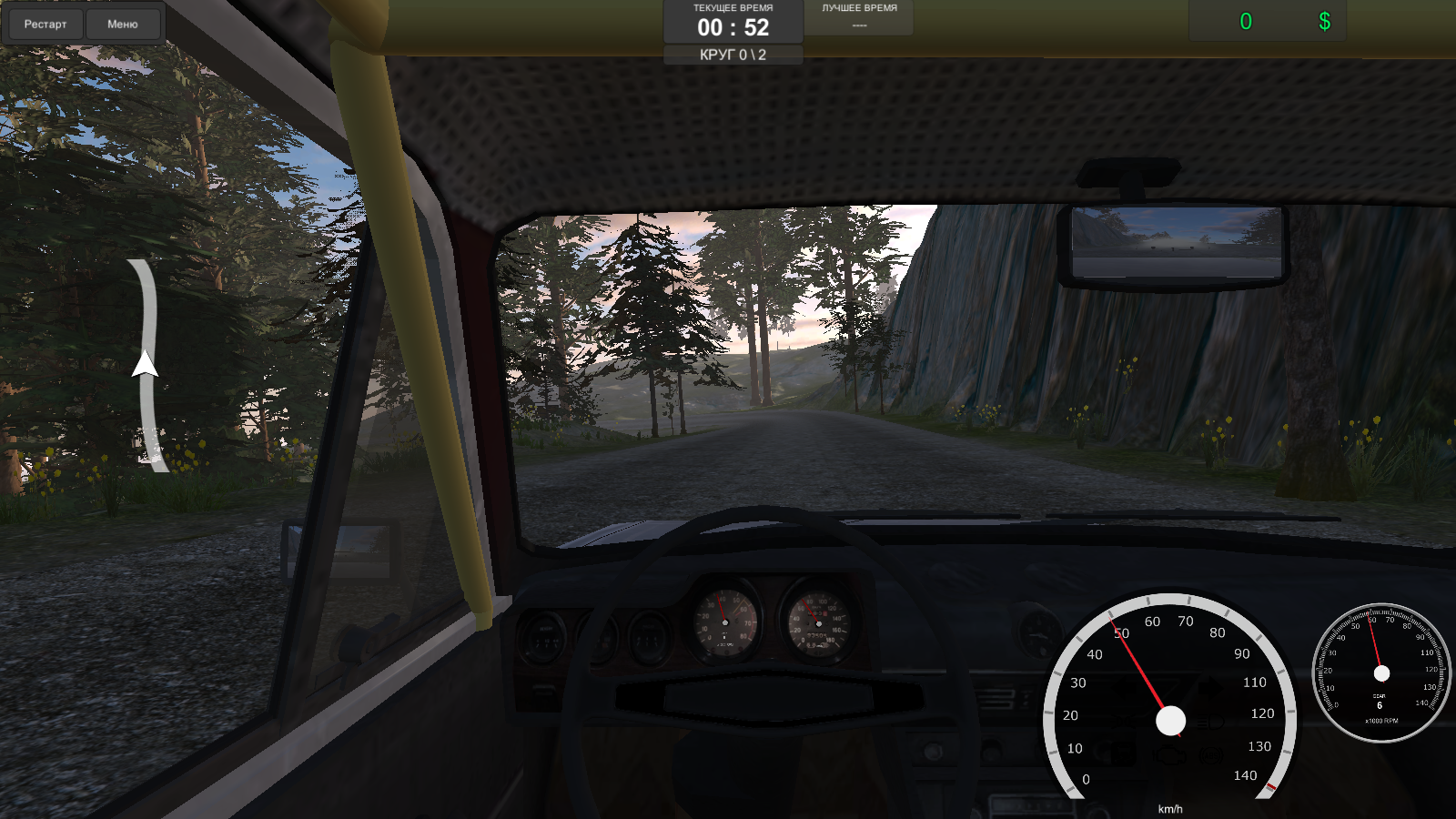
Task: Click the white navigation arrow on the minimap
Action: click(x=144, y=366)
